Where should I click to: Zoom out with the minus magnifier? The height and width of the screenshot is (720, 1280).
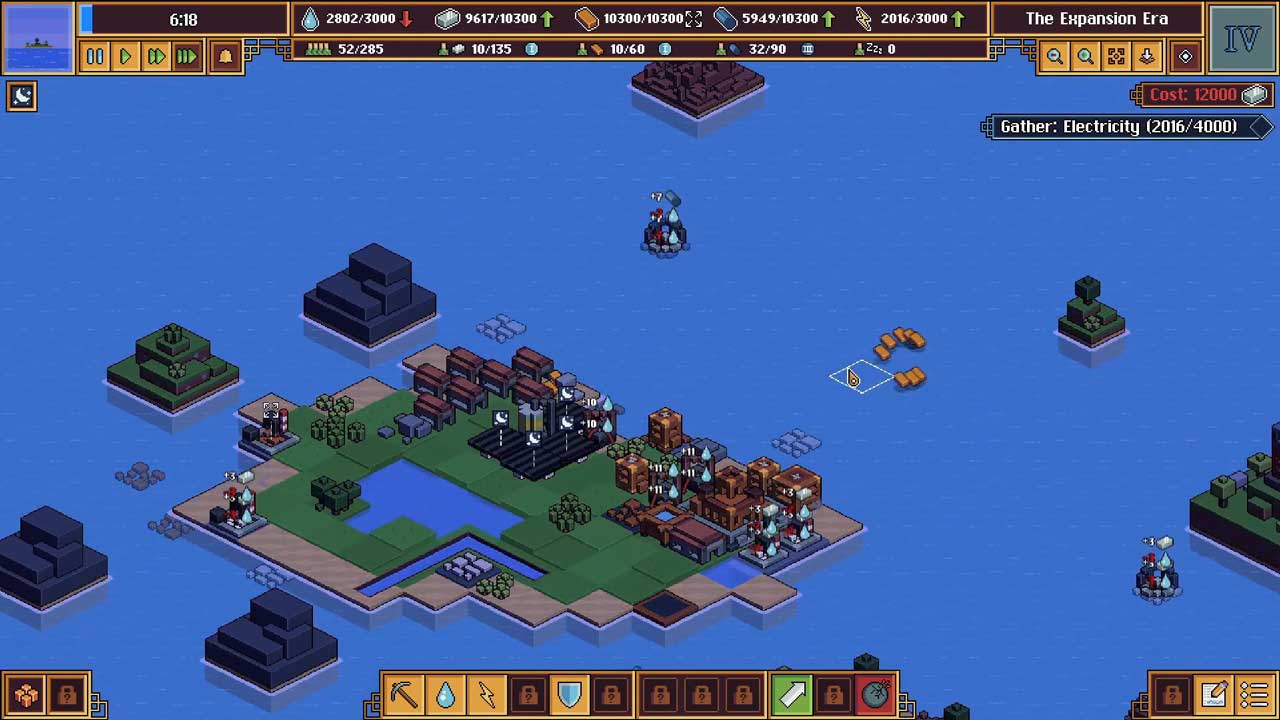(x=1054, y=57)
